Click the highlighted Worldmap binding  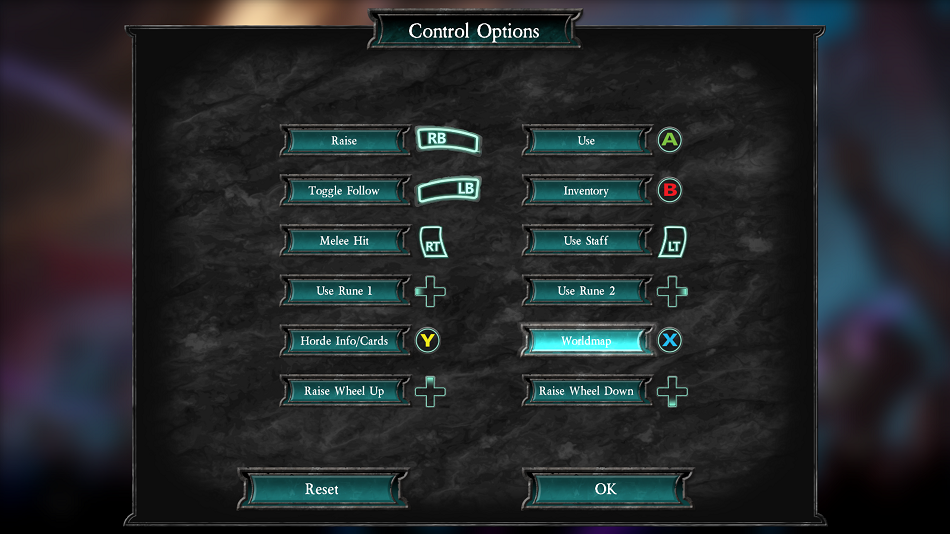click(586, 341)
